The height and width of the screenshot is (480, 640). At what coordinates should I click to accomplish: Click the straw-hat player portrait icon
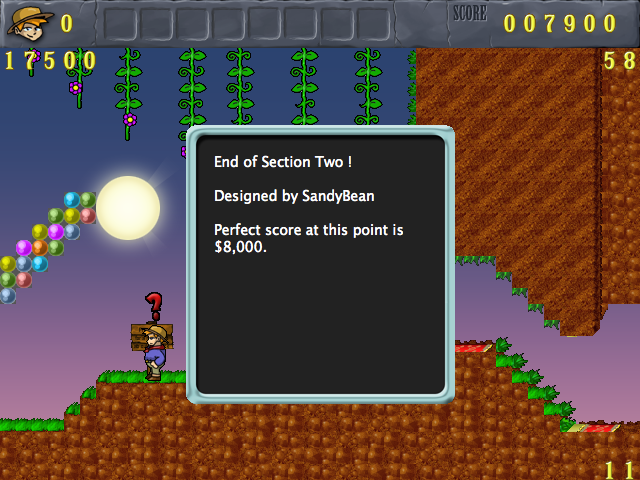point(30,22)
